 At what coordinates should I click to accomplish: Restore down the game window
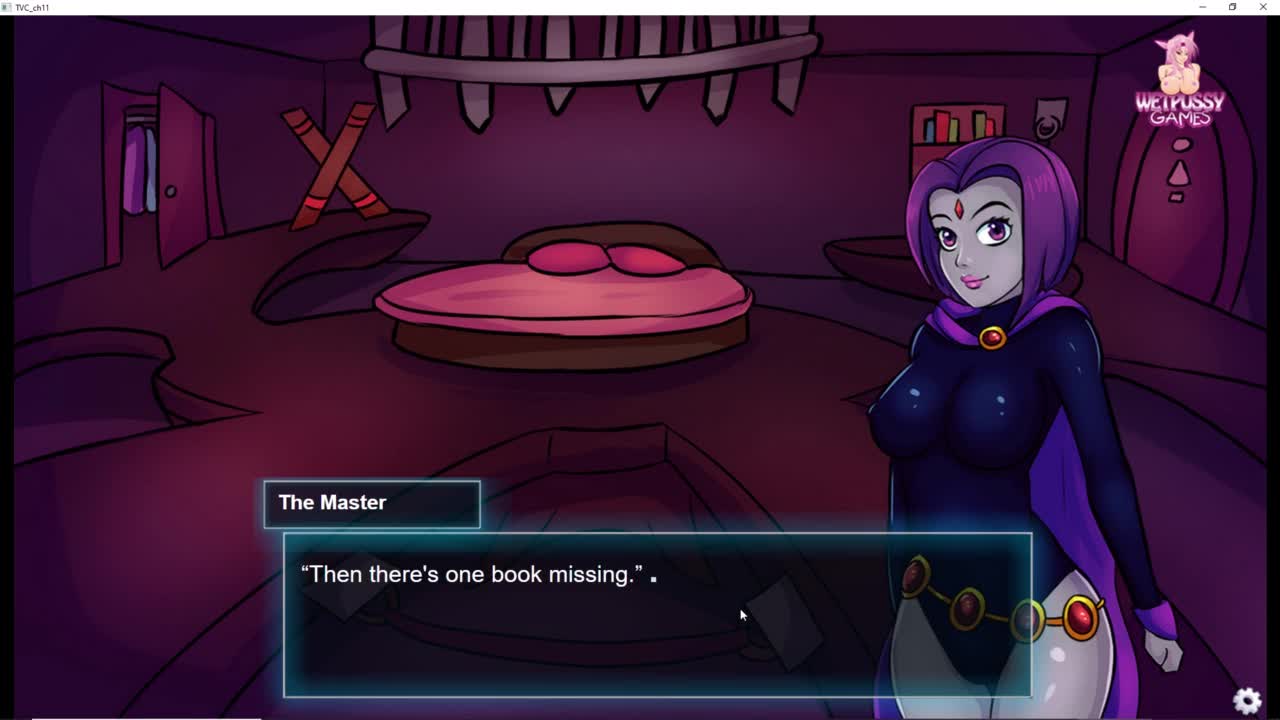1232,7
